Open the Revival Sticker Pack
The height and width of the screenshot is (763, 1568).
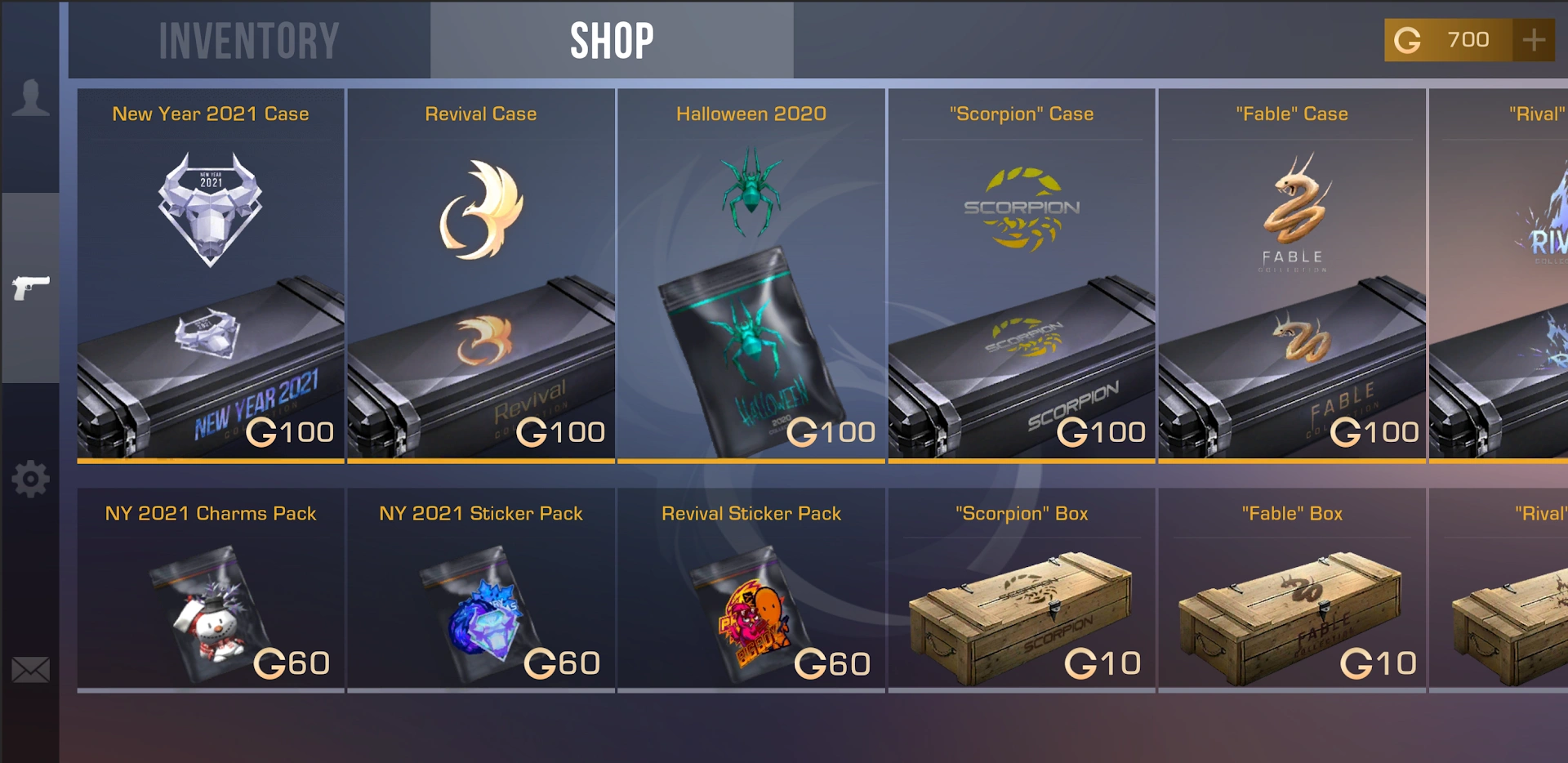pos(751,592)
